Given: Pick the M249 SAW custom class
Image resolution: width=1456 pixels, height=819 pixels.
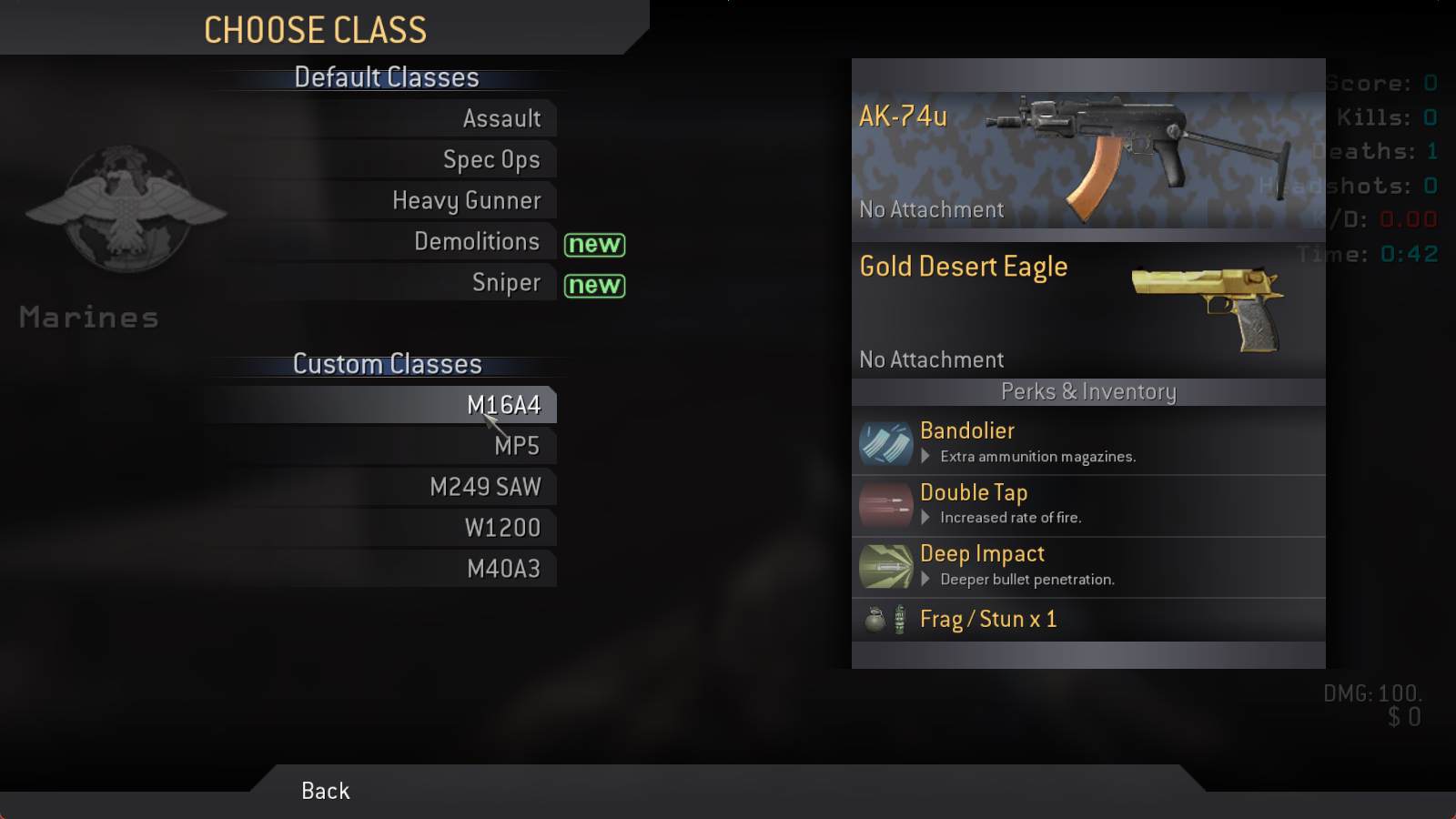Looking at the screenshot, I should click(485, 487).
